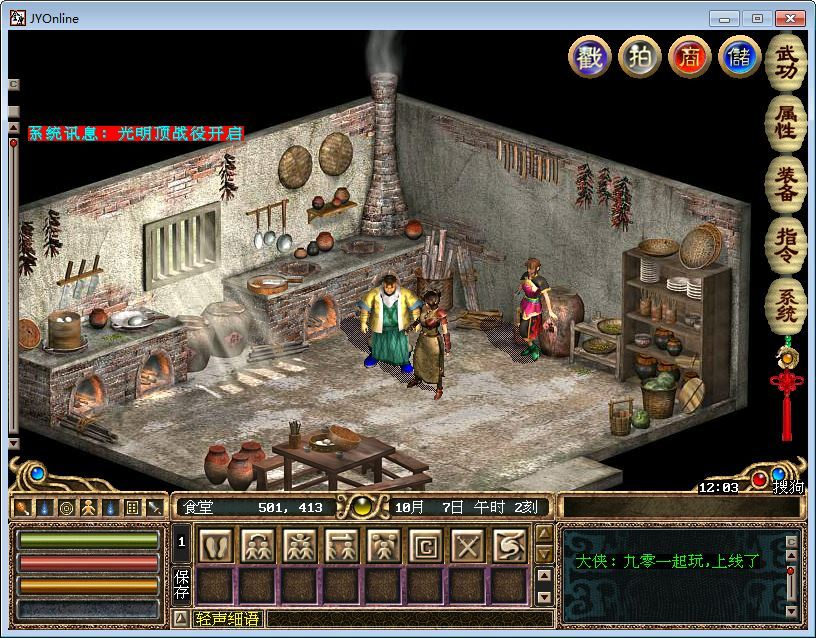Open the red 商 shop button
The height and width of the screenshot is (638, 816).
[689, 56]
